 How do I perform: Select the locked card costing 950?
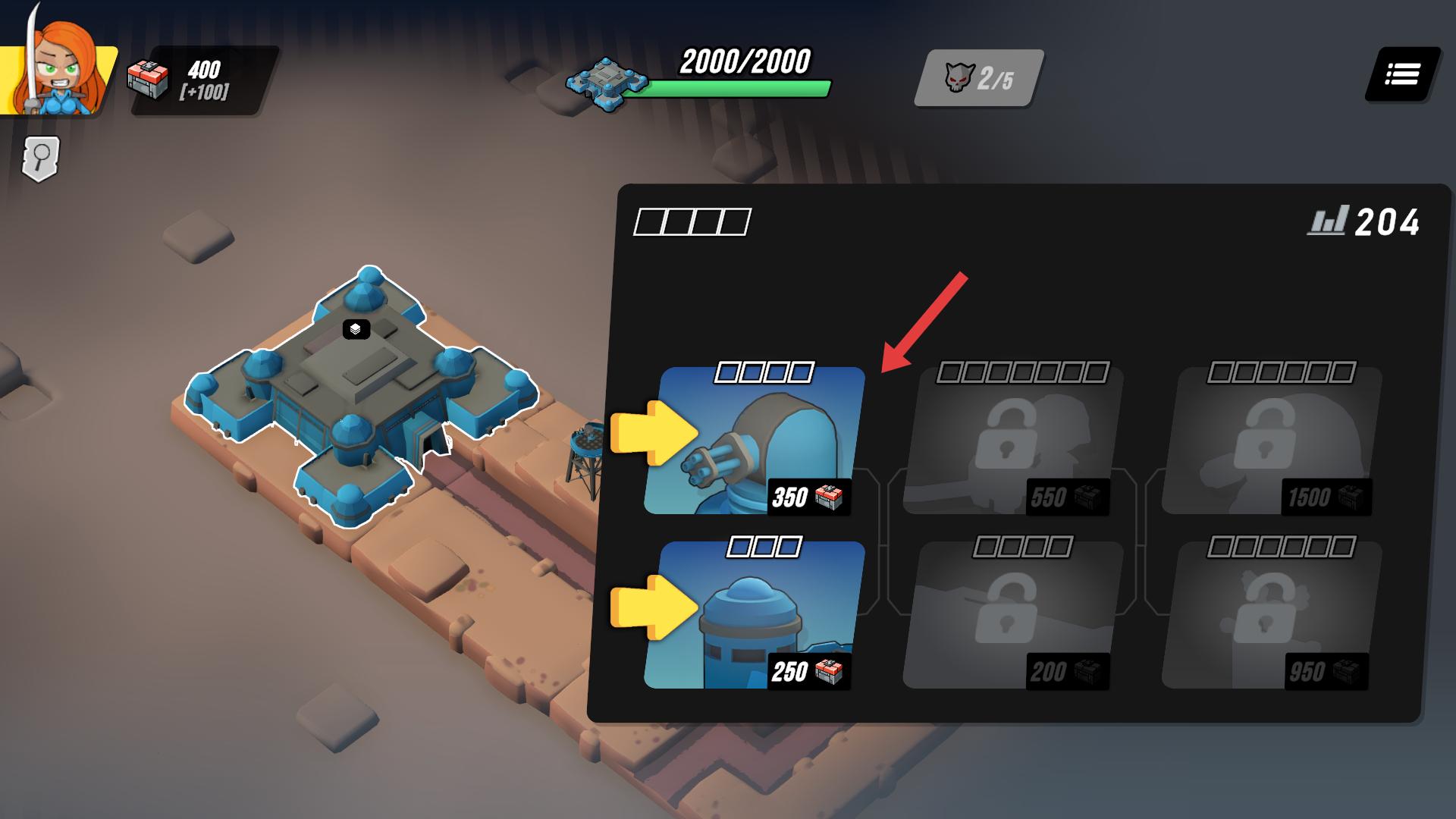click(1272, 616)
